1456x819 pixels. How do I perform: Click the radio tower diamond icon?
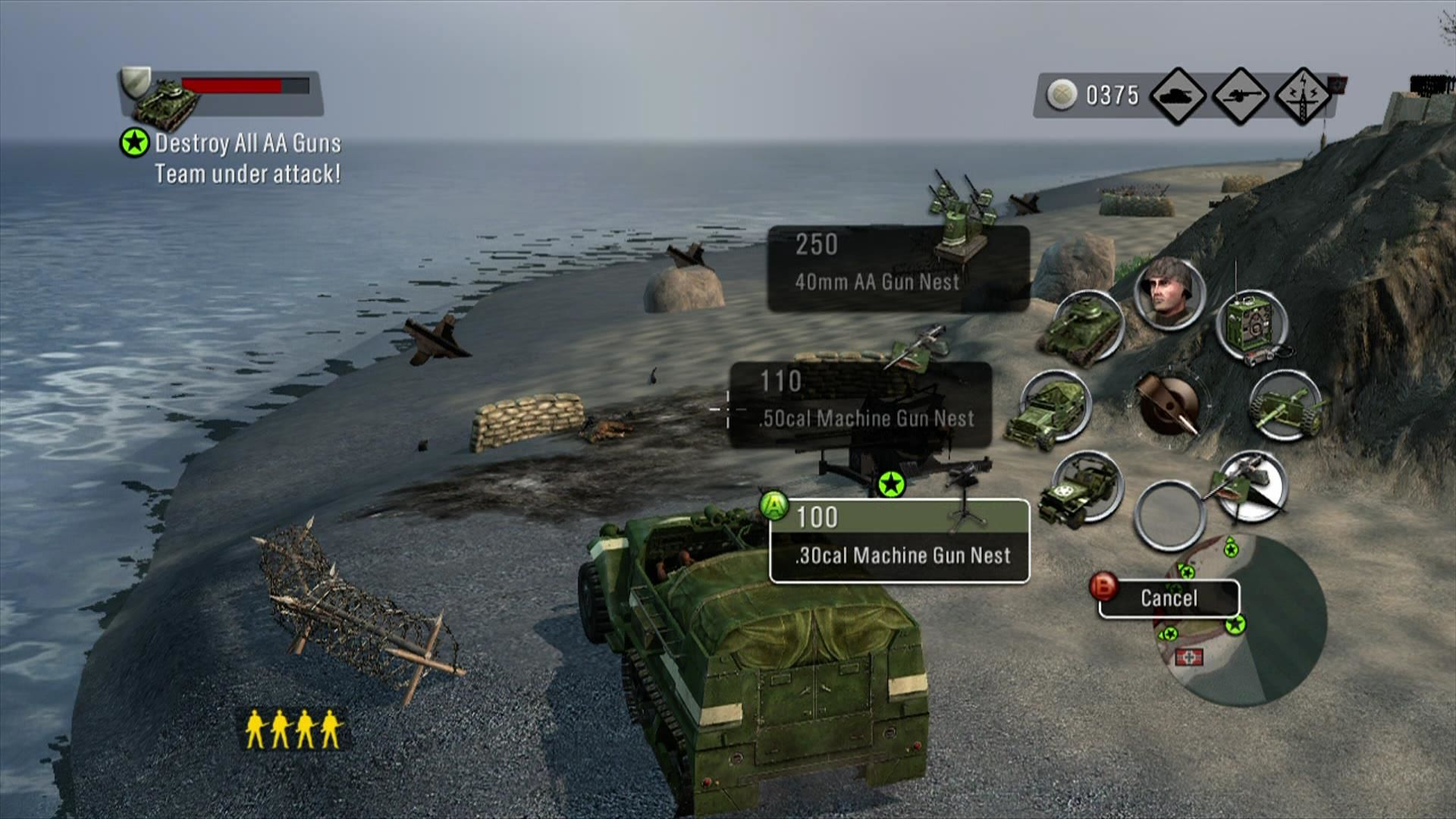click(x=1302, y=96)
